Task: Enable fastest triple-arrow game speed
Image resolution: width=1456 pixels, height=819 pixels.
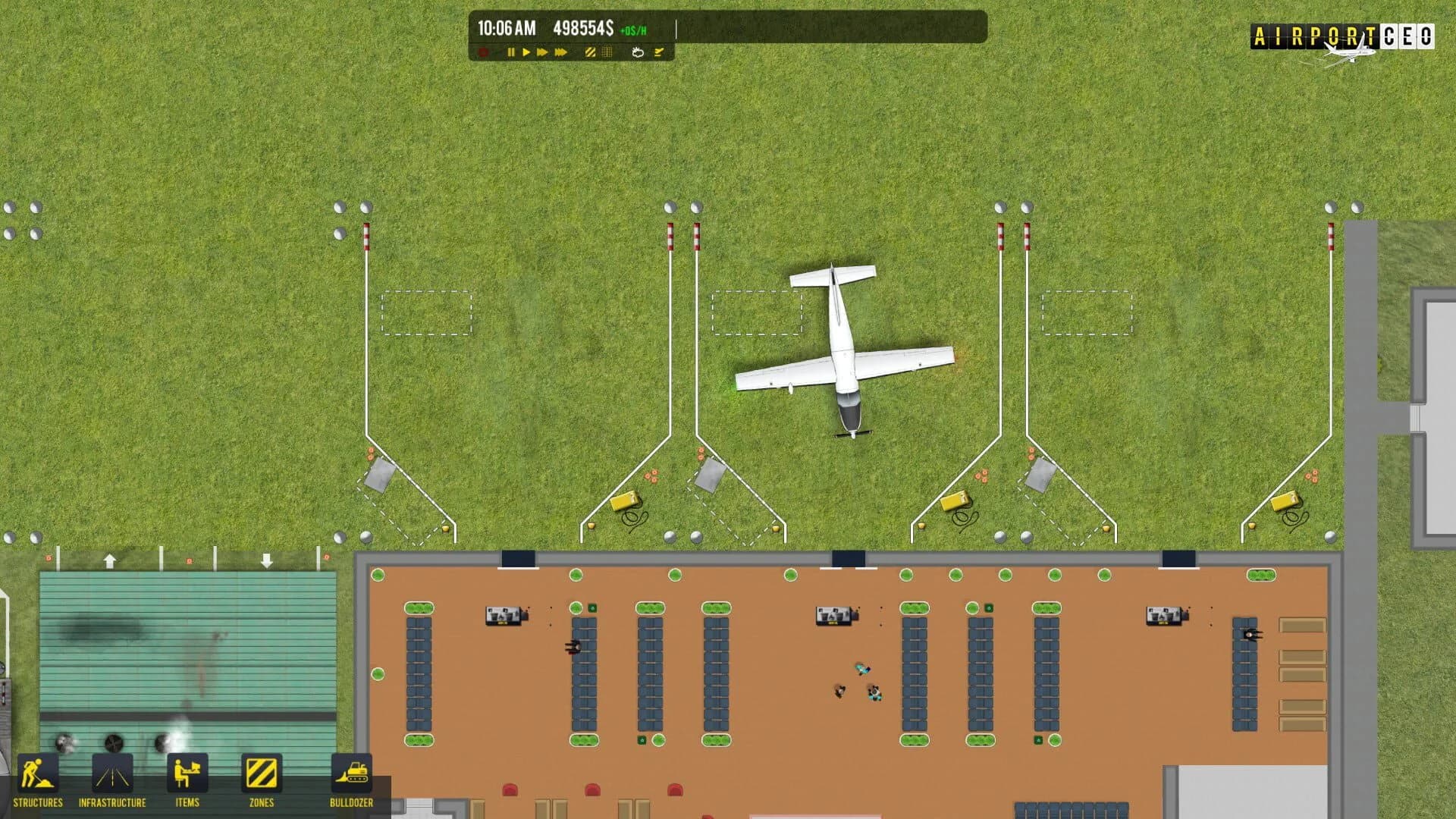Action: (x=560, y=52)
